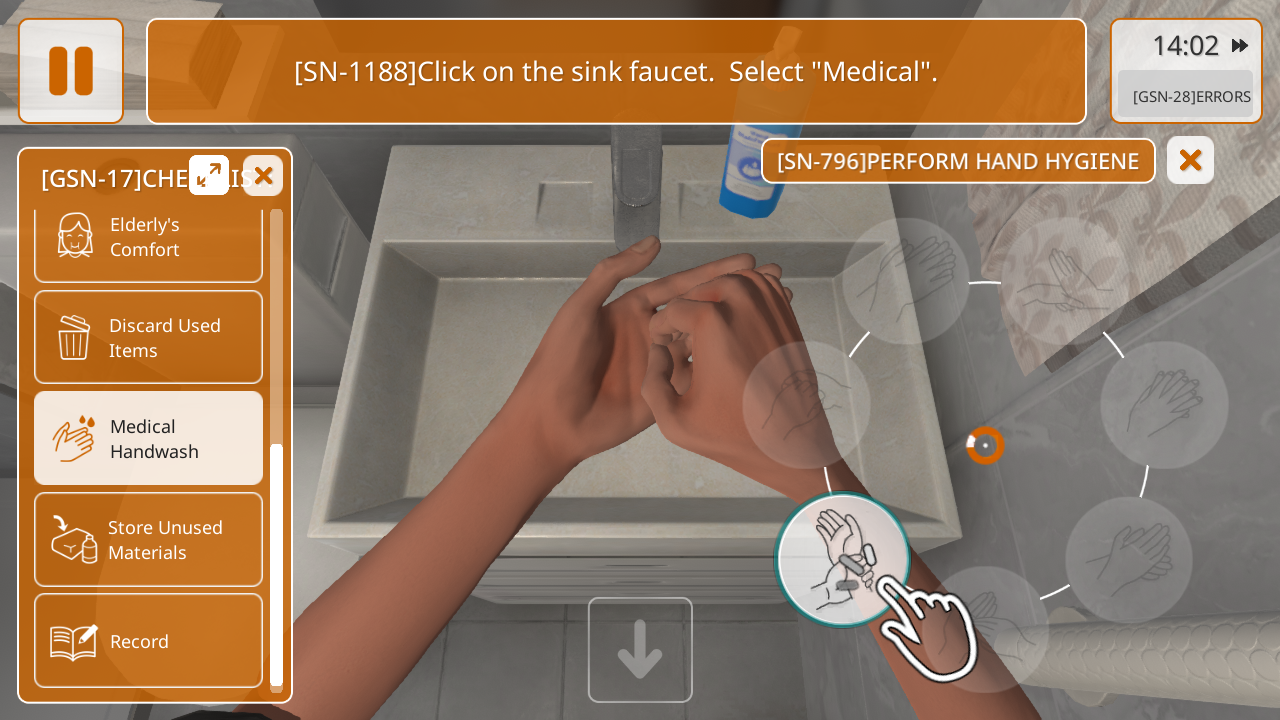Select the Record checklist entry
This screenshot has width=1280, height=720.
[x=148, y=641]
